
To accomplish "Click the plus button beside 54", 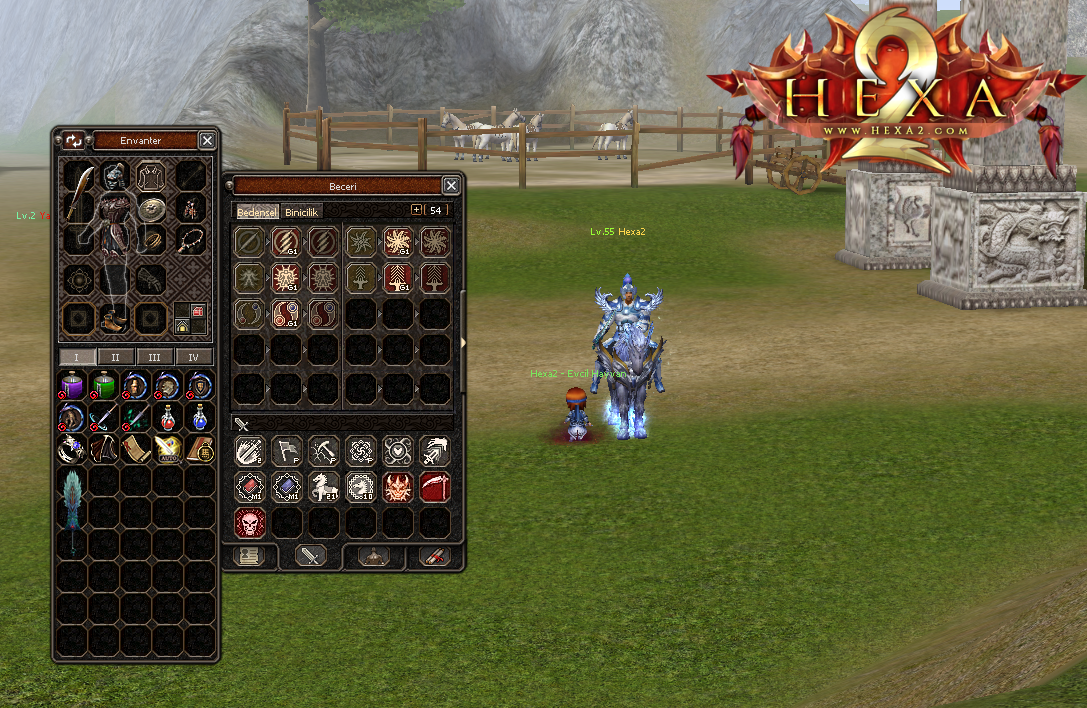I will [417, 210].
